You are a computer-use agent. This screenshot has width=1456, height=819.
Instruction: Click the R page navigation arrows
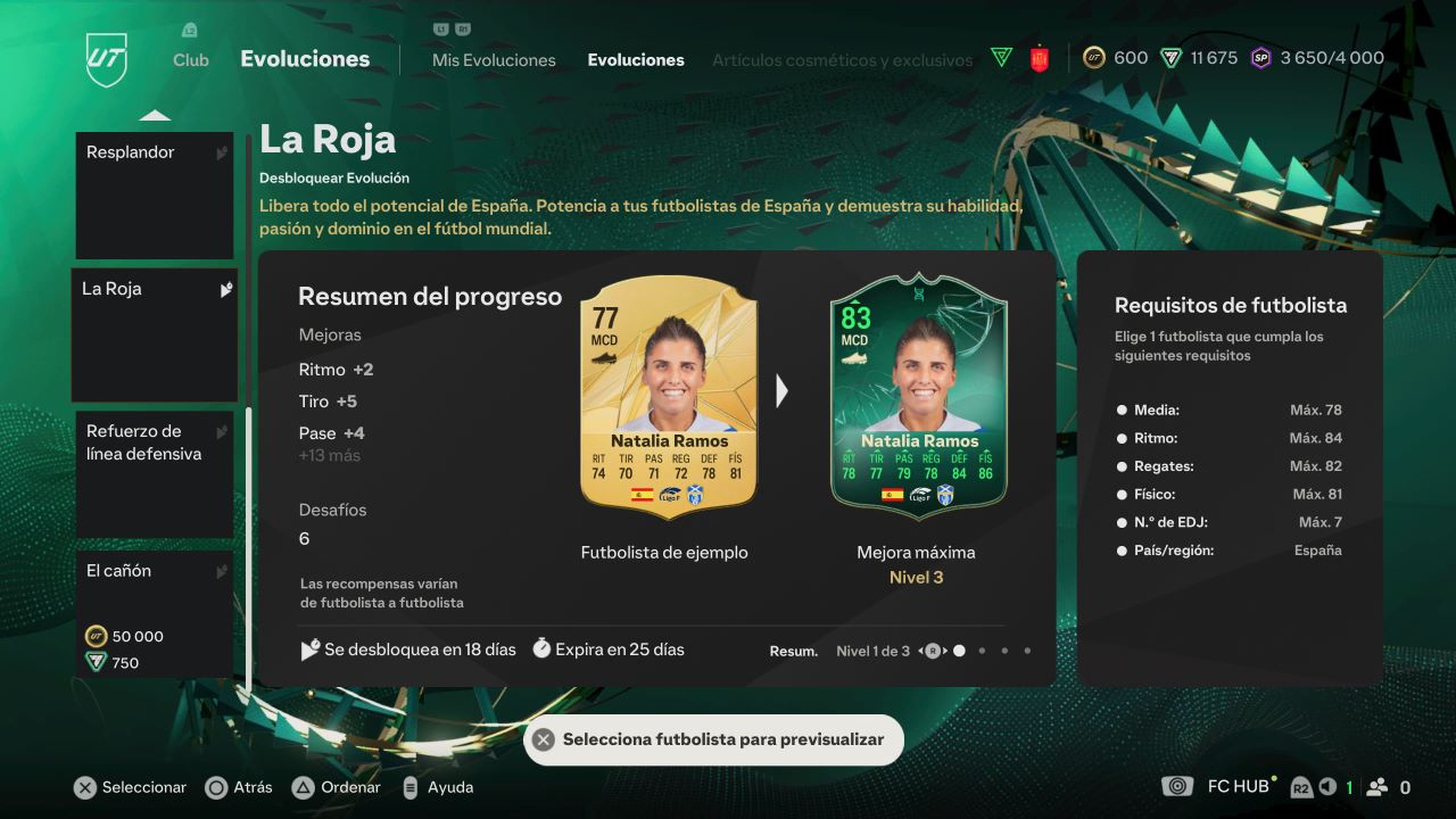(x=933, y=651)
